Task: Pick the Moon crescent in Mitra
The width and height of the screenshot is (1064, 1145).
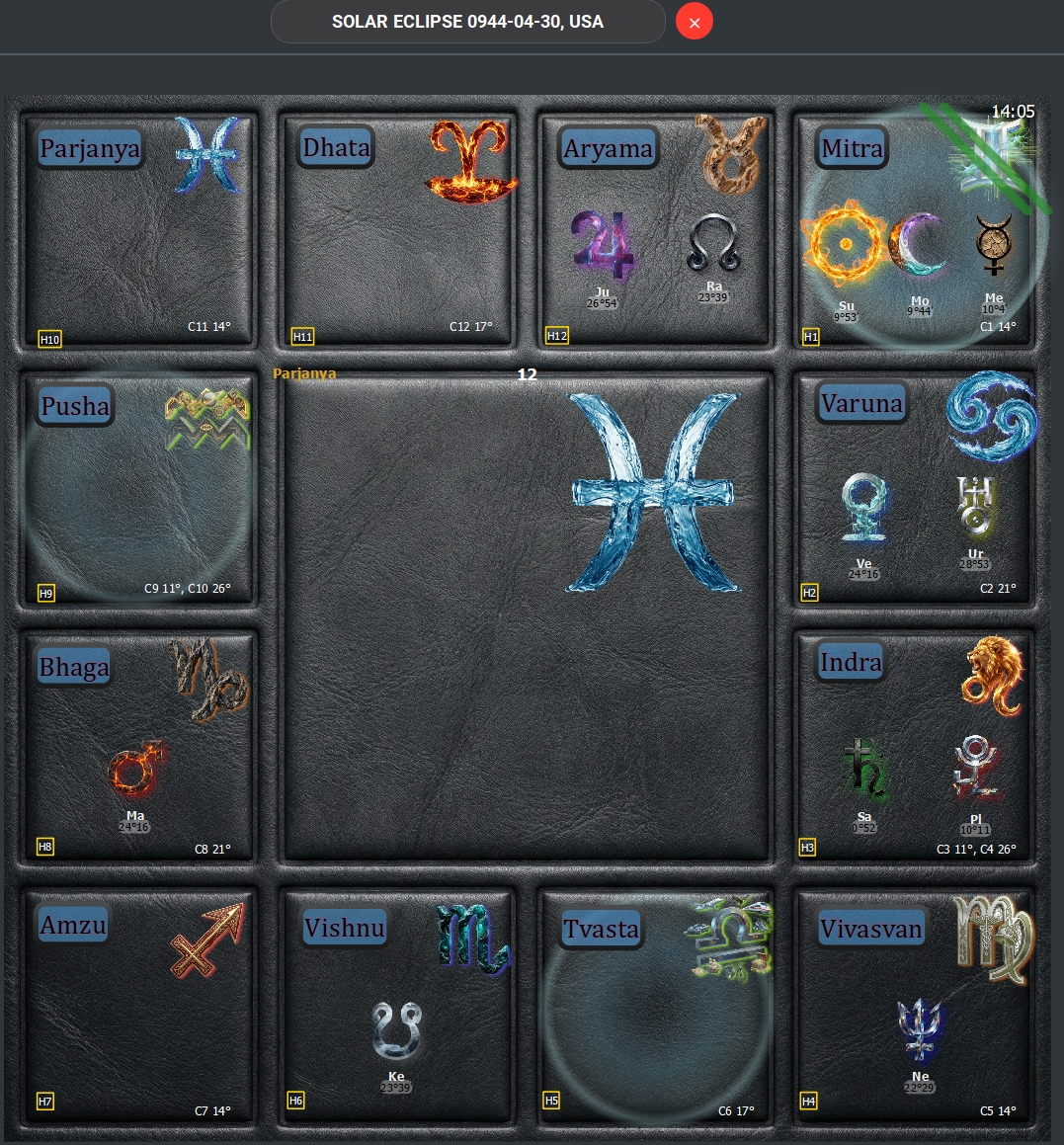Action: [919, 246]
